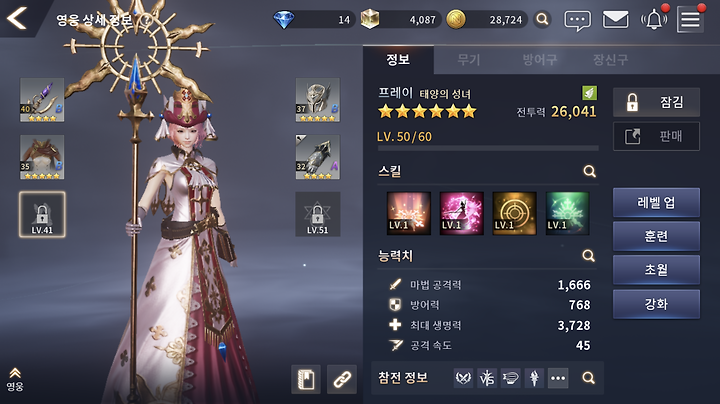The height and width of the screenshot is (404, 720).
Task: Inspect stats with 능력치 magnifier
Action: 590,255
